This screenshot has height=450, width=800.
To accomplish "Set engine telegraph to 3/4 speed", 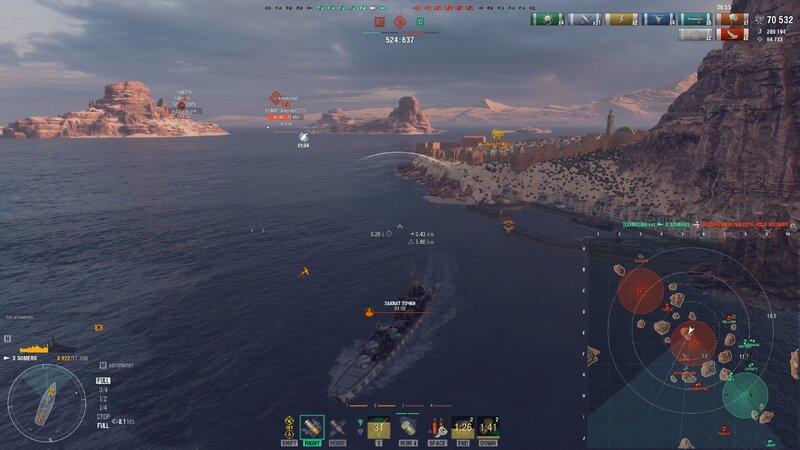I will [103, 389].
